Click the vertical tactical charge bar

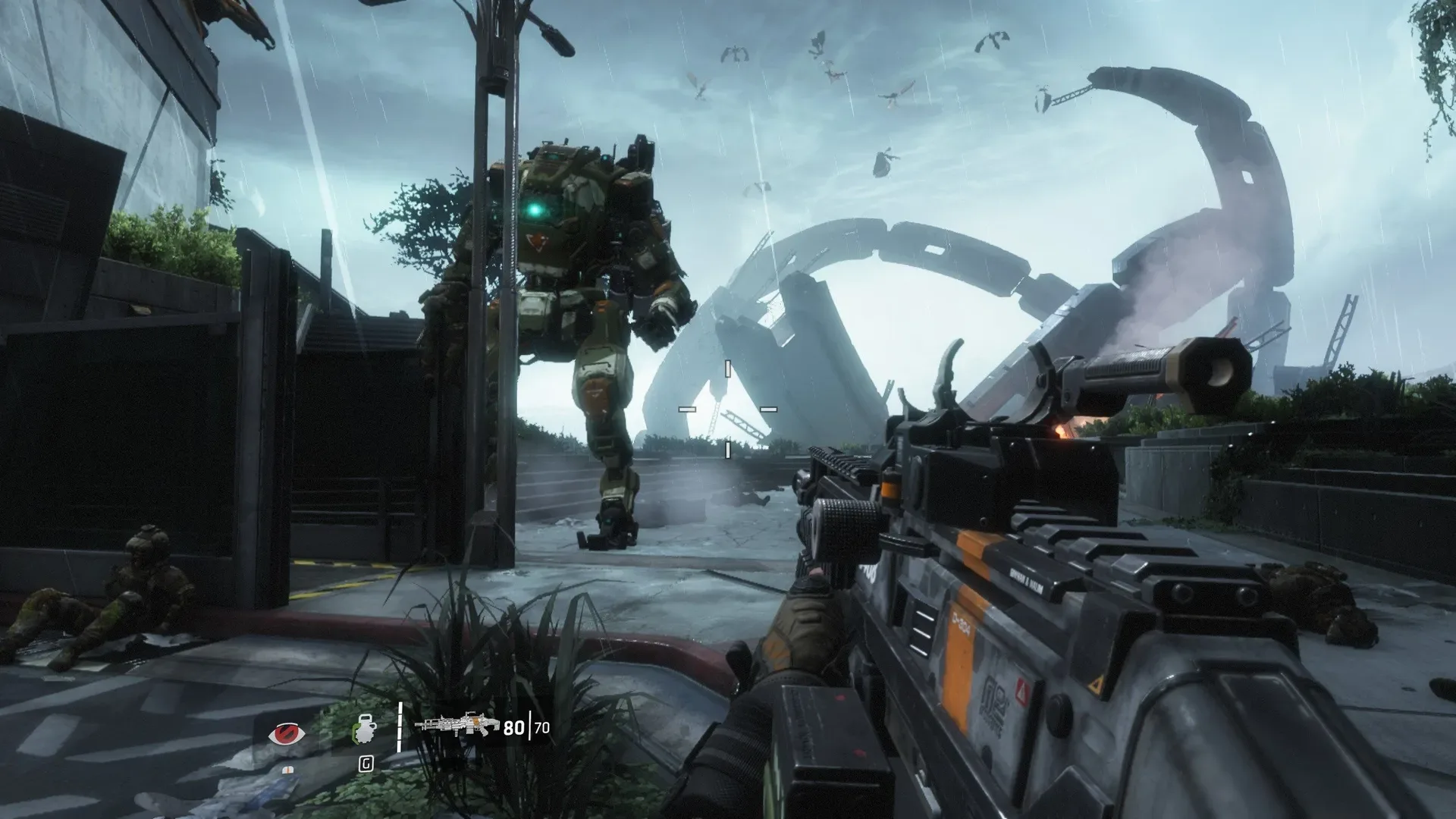(x=400, y=727)
